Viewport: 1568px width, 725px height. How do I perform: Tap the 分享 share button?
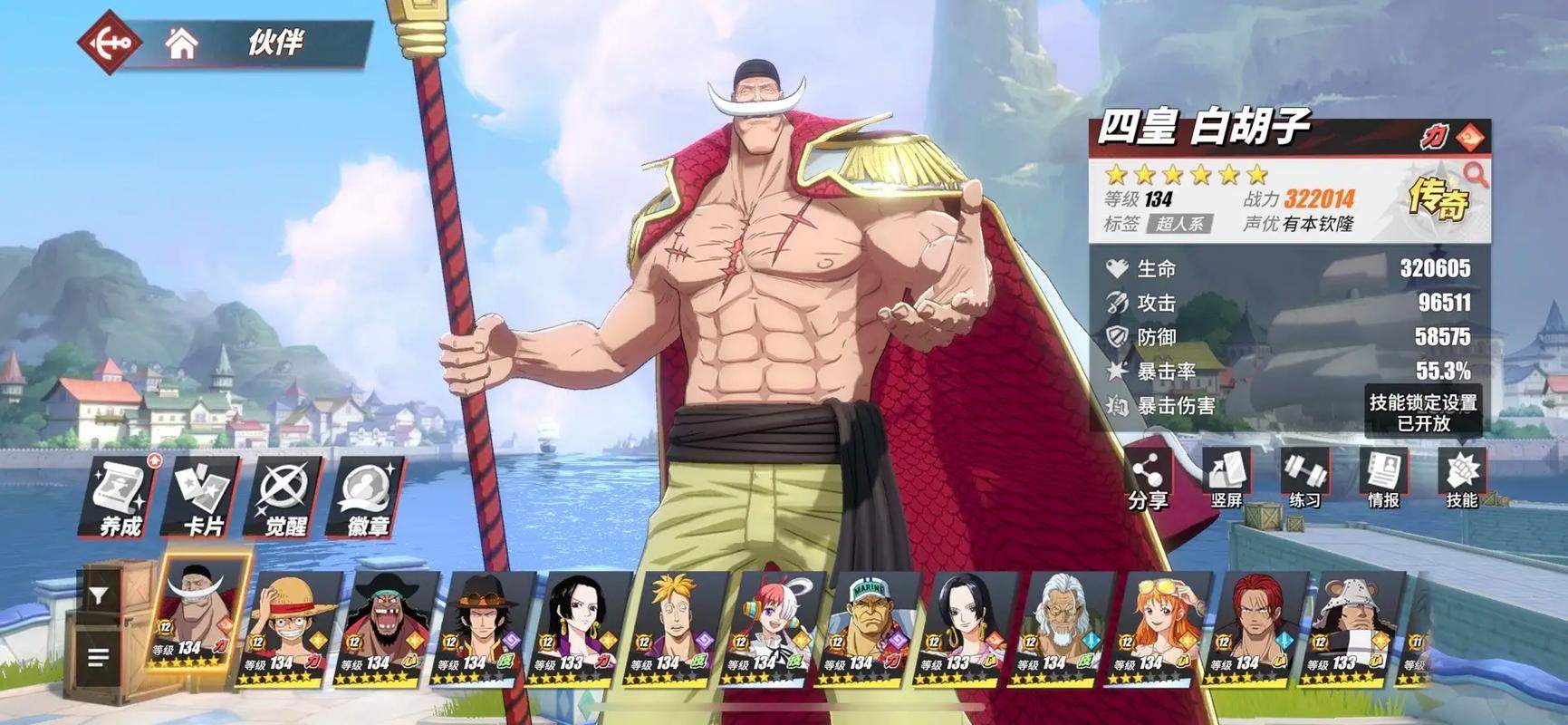(1148, 480)
